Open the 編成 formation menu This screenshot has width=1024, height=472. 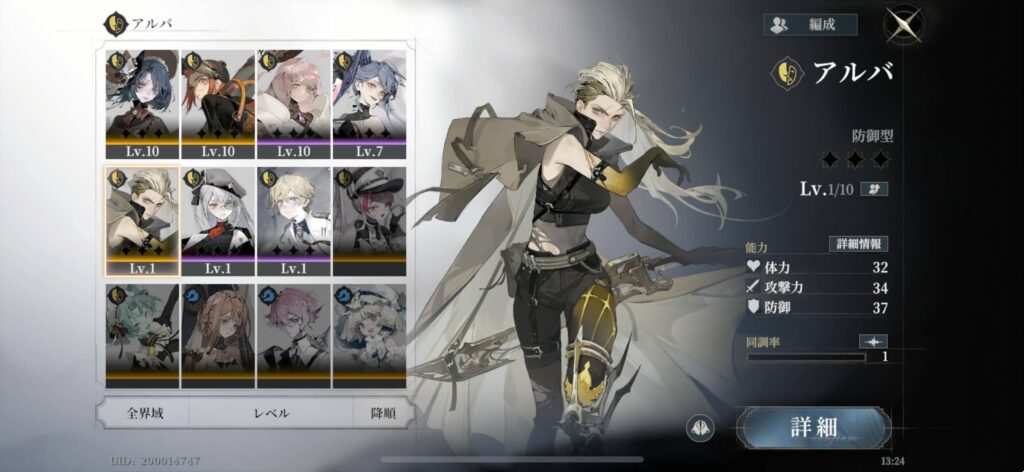click(811, 25)
